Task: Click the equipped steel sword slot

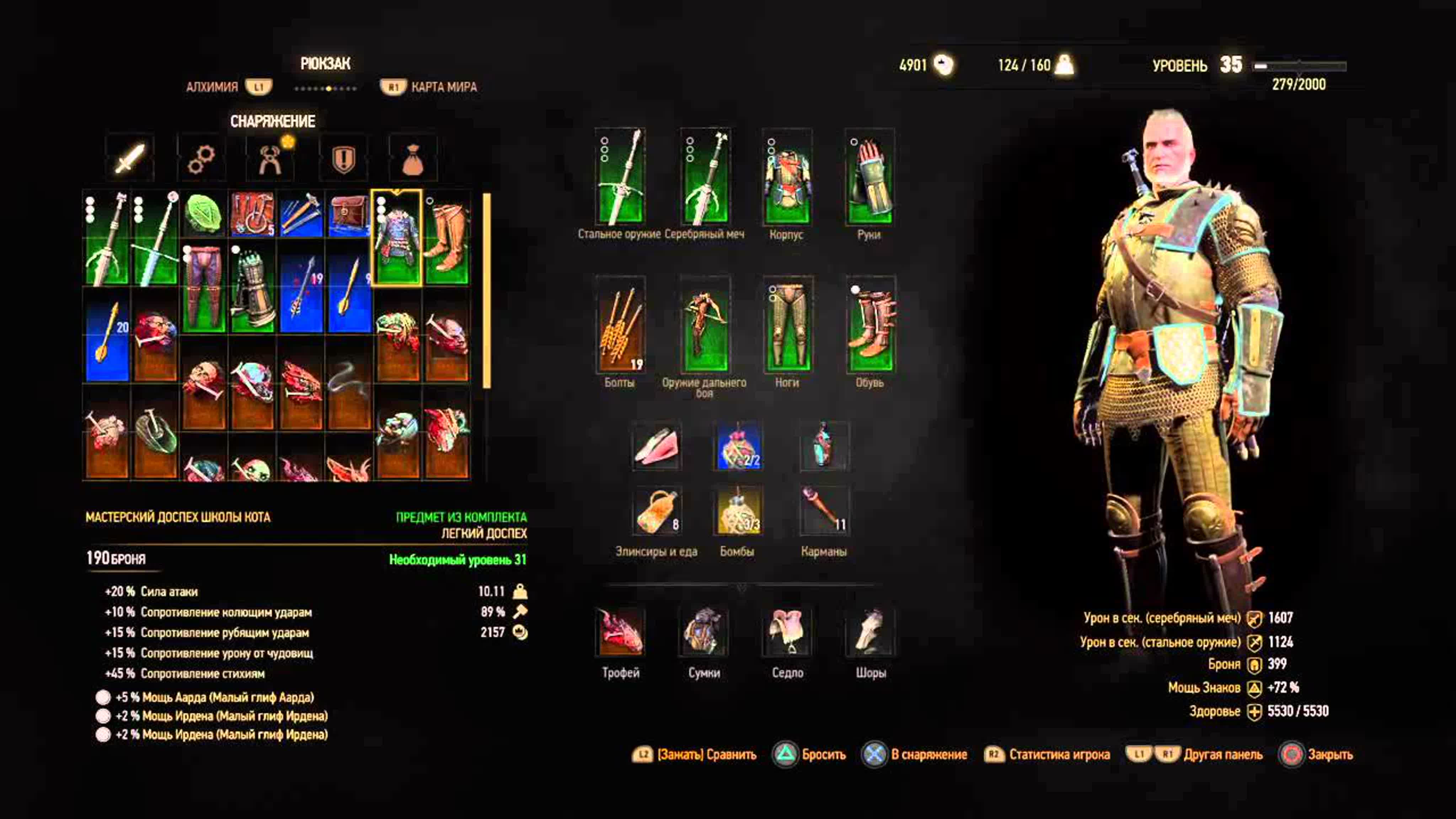Action: (620, 176)
